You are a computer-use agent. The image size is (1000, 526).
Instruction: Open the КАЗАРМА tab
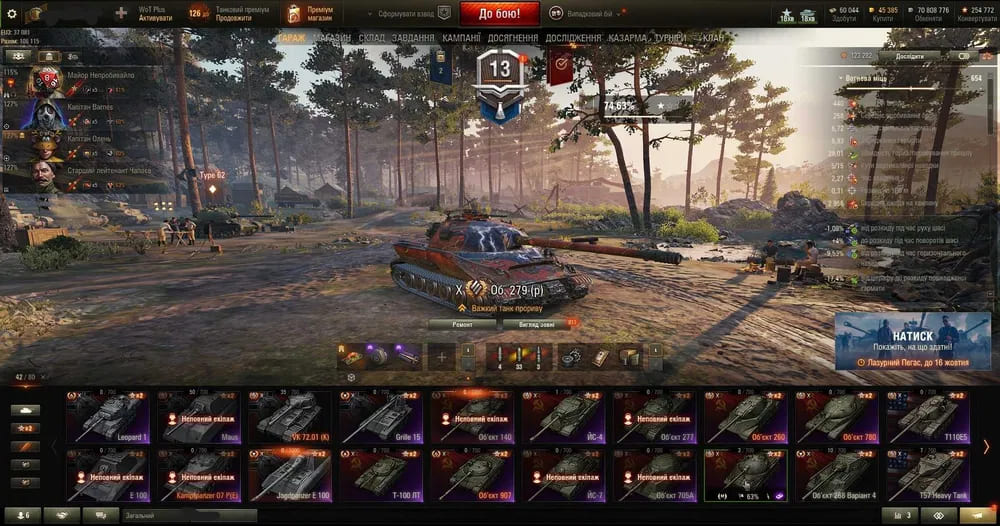click(627, 38)
